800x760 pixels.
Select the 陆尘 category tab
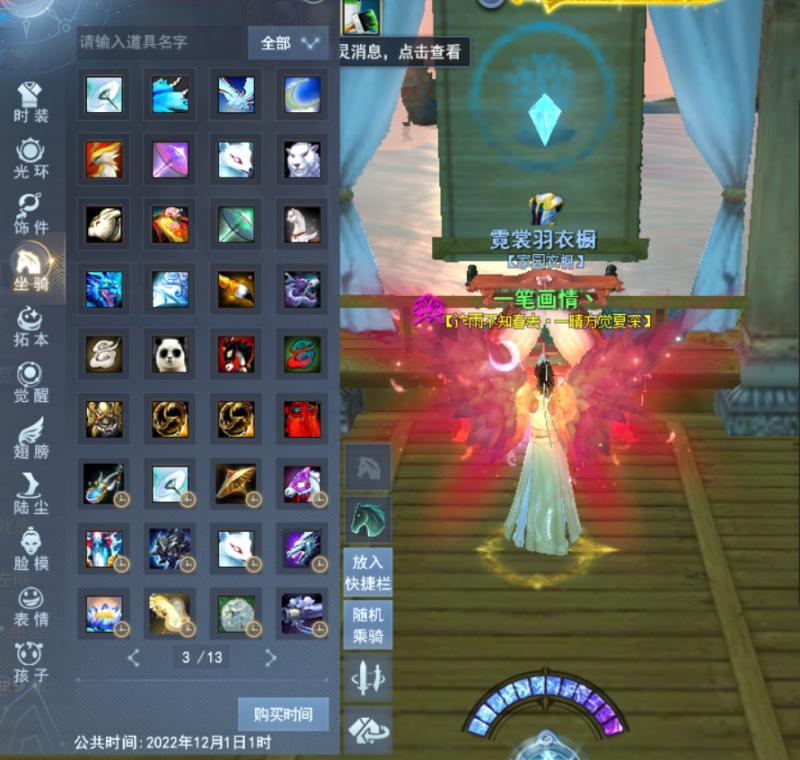click(x=31, y=495)
